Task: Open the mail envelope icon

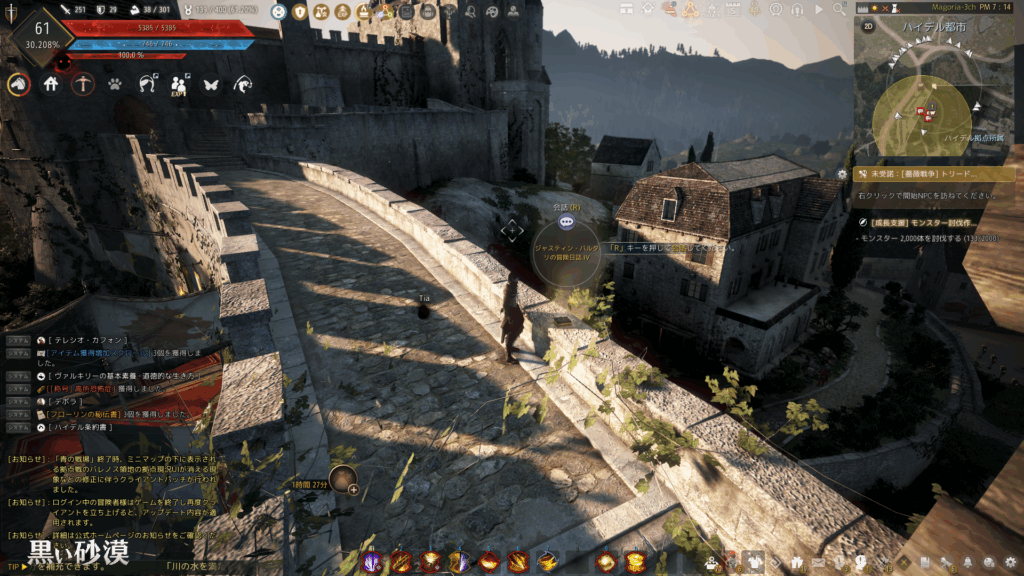Action: click(x=818, y=562)
